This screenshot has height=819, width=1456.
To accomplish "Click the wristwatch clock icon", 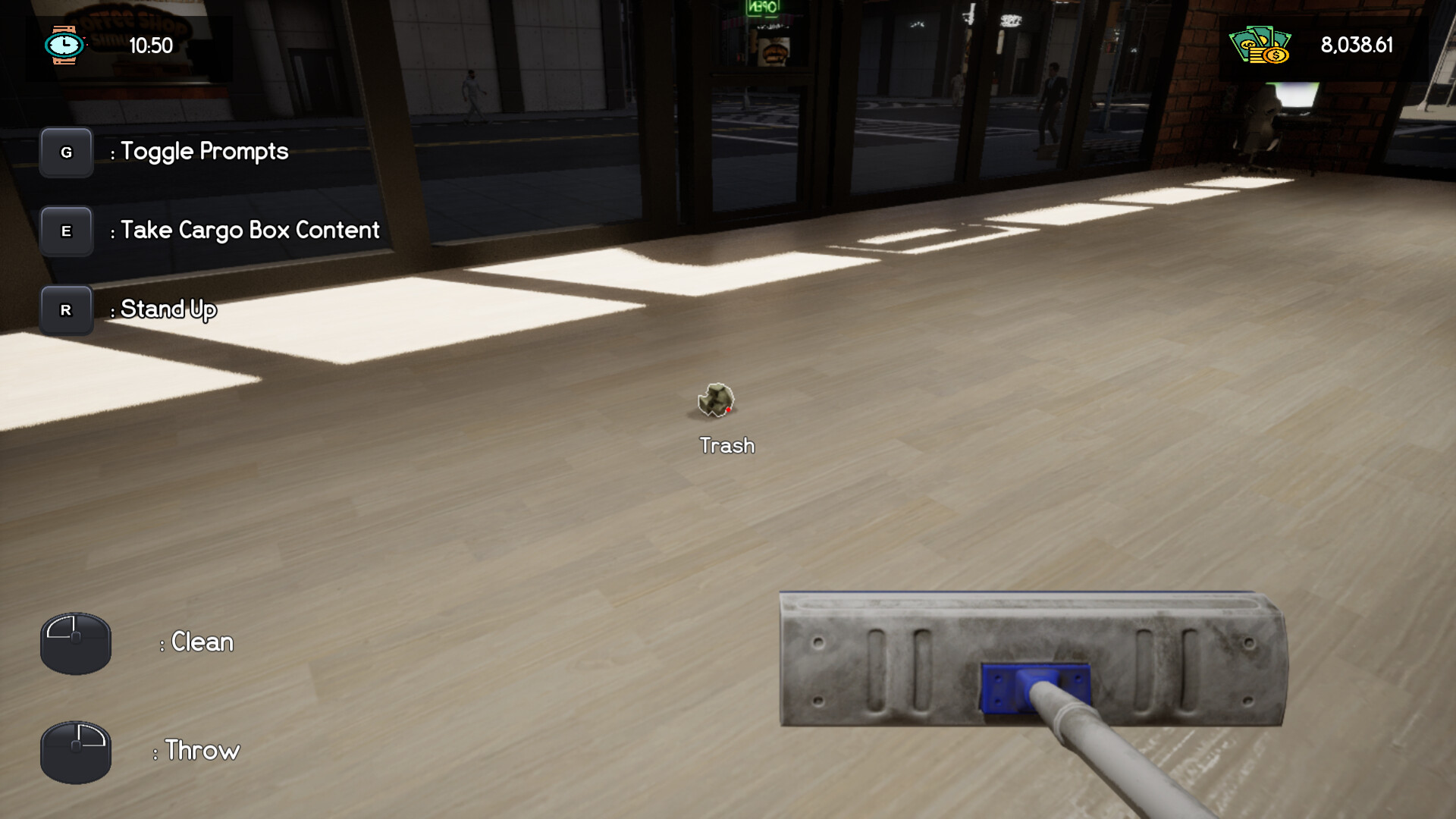I will coord(64,45).
